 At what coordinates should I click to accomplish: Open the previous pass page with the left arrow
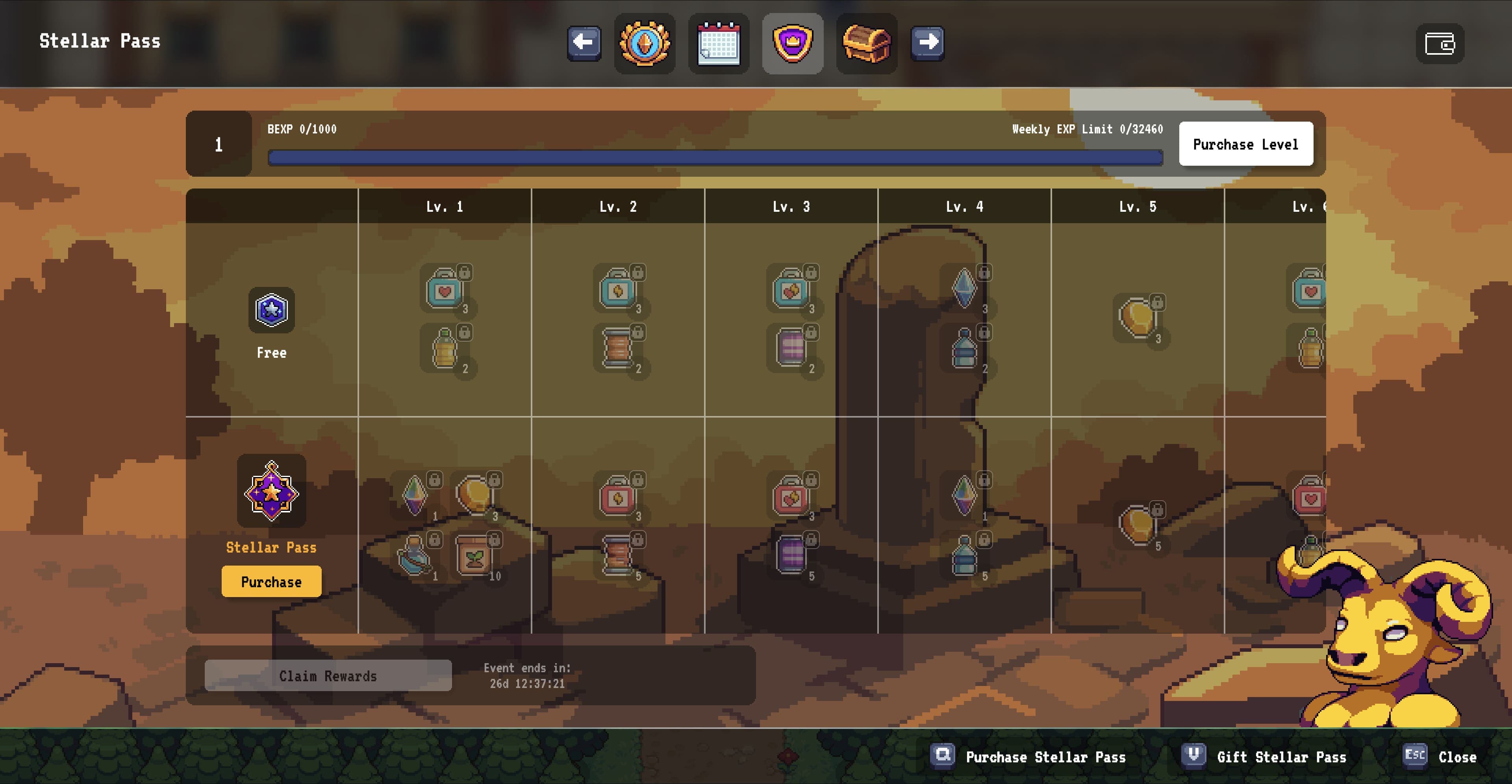pyautogui.click(x=584, y=43)
